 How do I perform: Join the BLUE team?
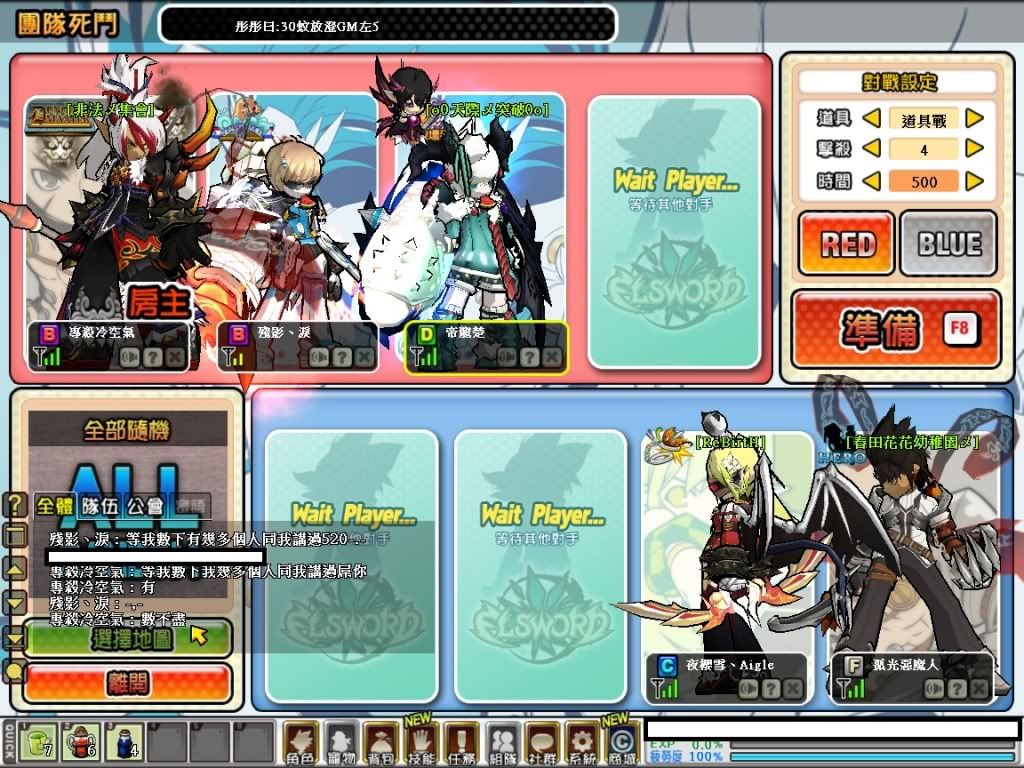tap(948, 243)
